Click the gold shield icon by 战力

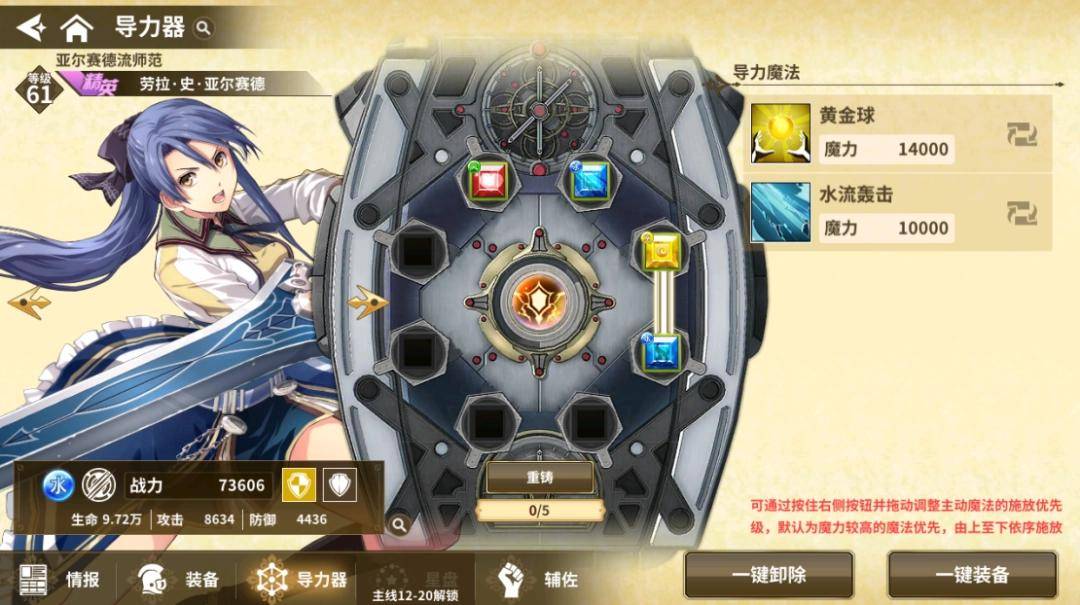coord(297,485)
